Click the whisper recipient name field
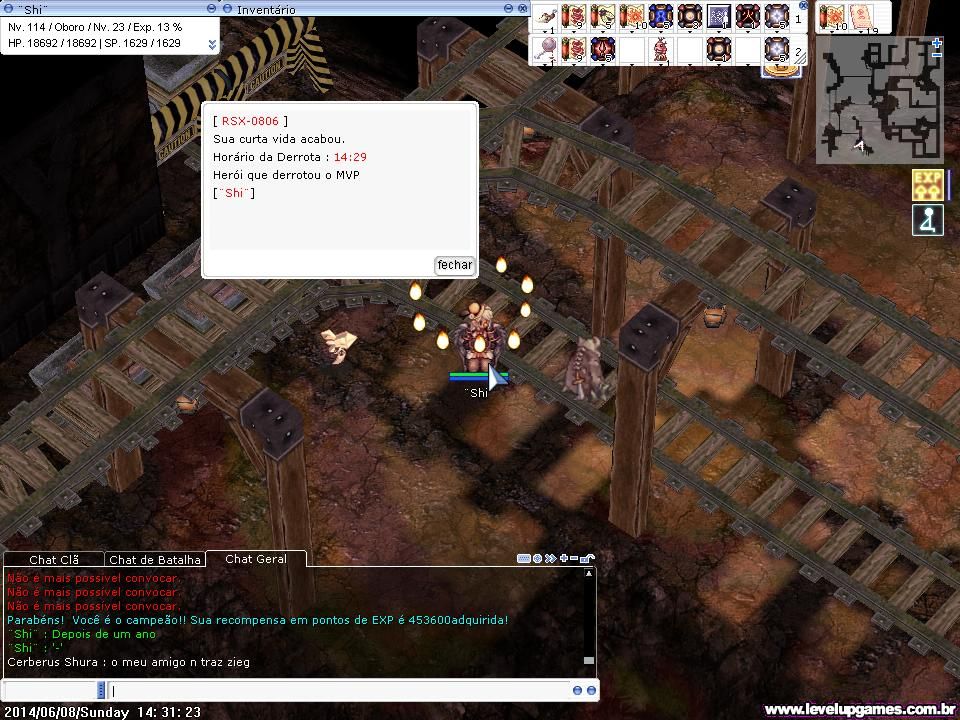This screenshot has width=960, height=720. pyautogui.click(x=50, y=691)
